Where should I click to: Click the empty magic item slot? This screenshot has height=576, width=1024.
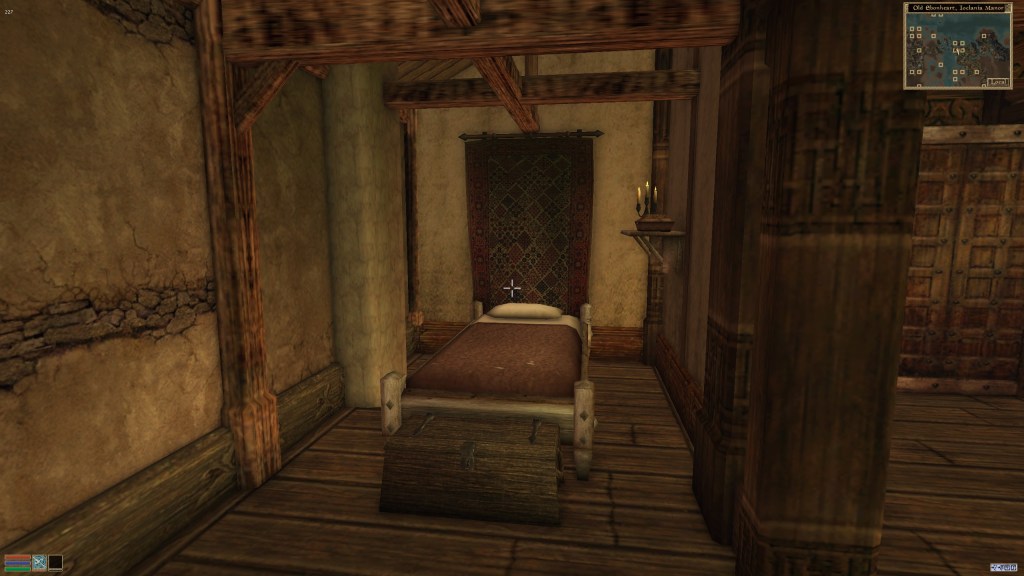pyautogui.click(x=56, y=562)
